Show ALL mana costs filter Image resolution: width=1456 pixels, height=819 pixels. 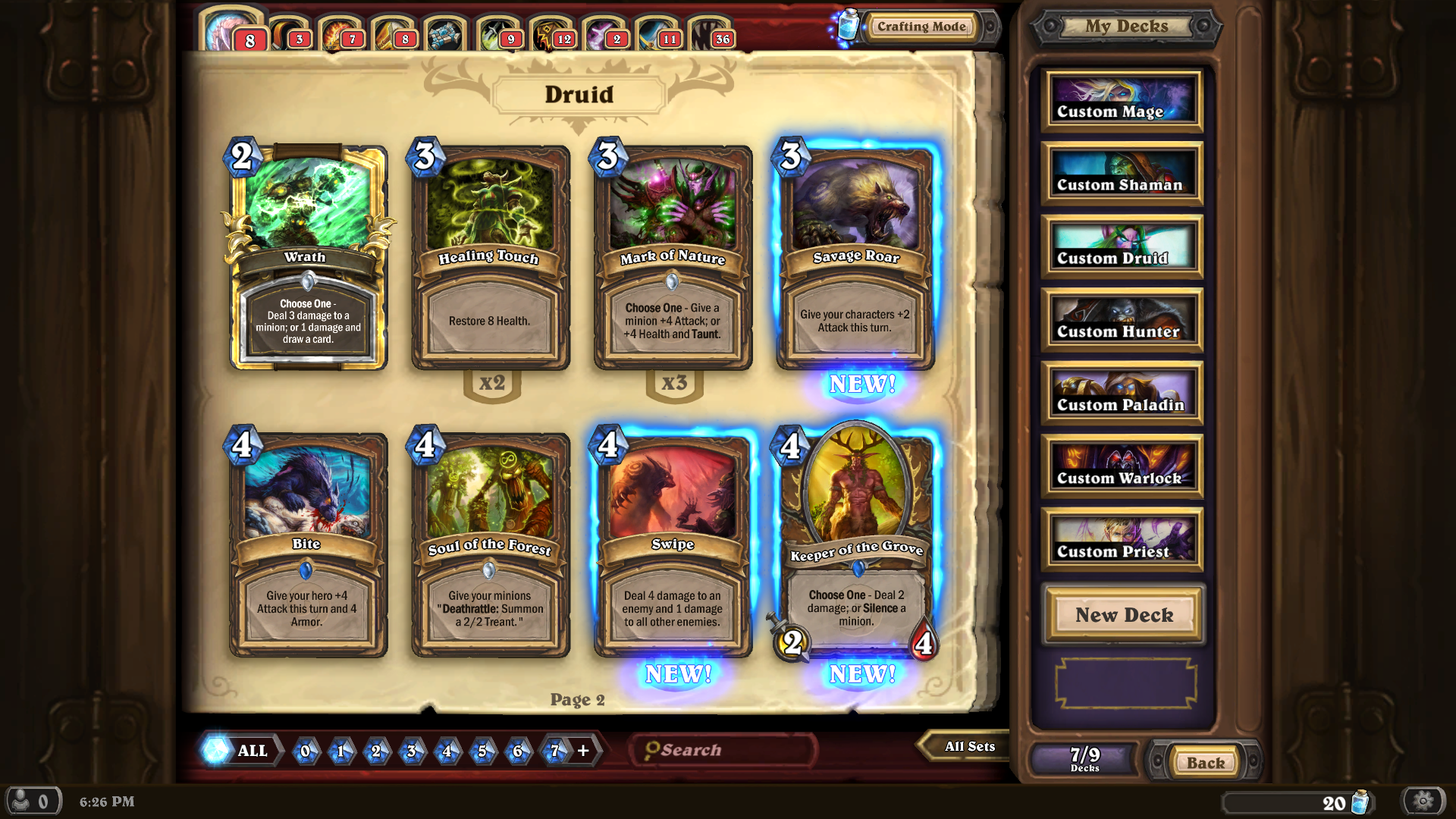click(x=241, y=751)
